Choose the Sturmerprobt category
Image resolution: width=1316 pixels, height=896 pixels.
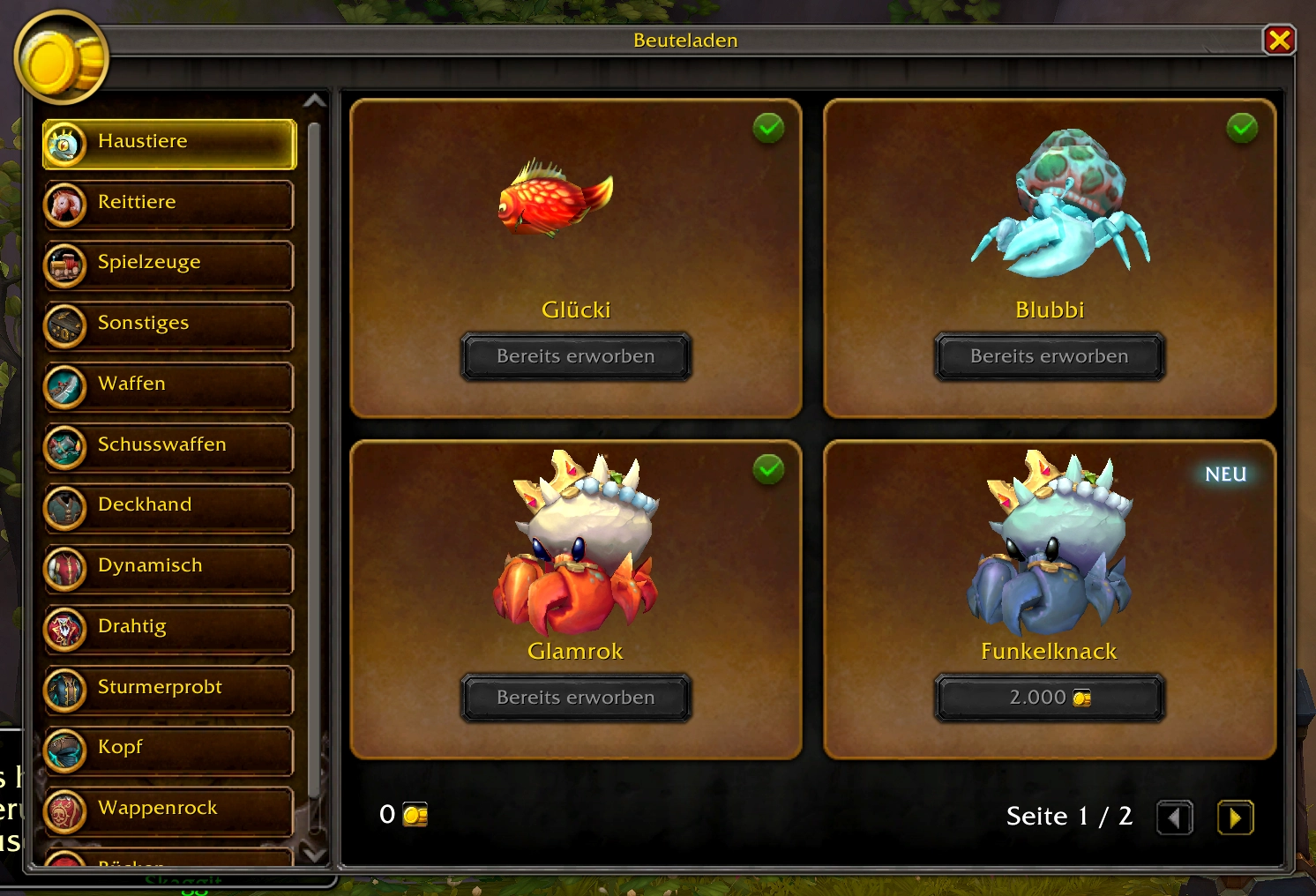(x=169, y=689)
